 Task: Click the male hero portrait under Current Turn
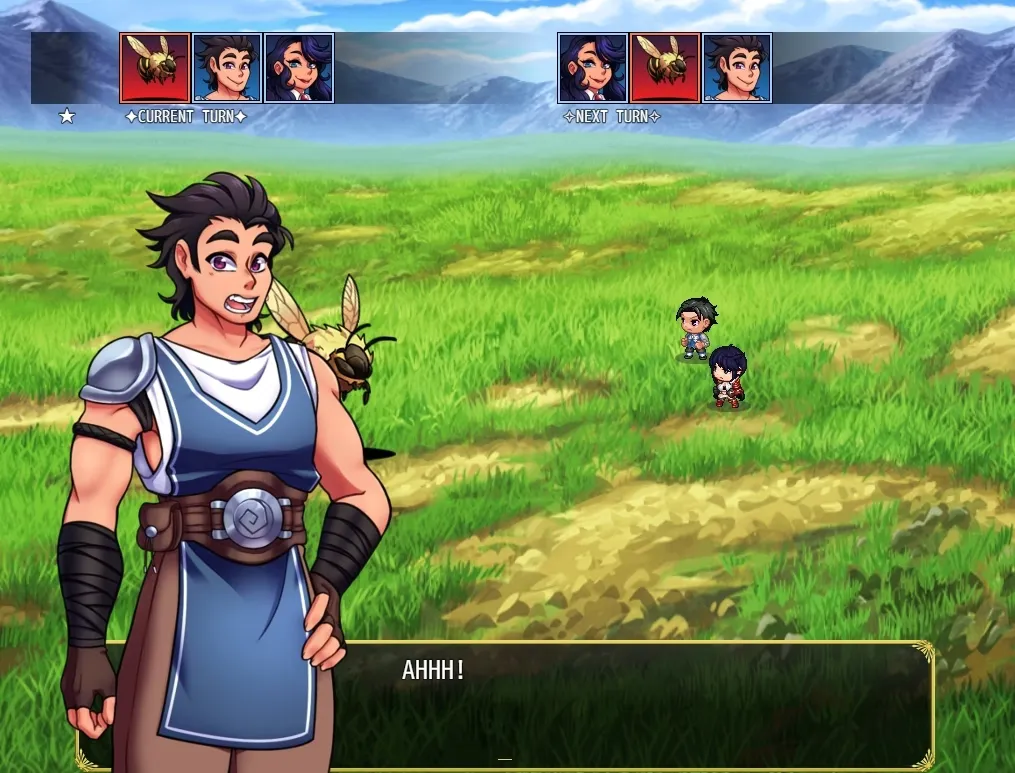coord(227,68)
